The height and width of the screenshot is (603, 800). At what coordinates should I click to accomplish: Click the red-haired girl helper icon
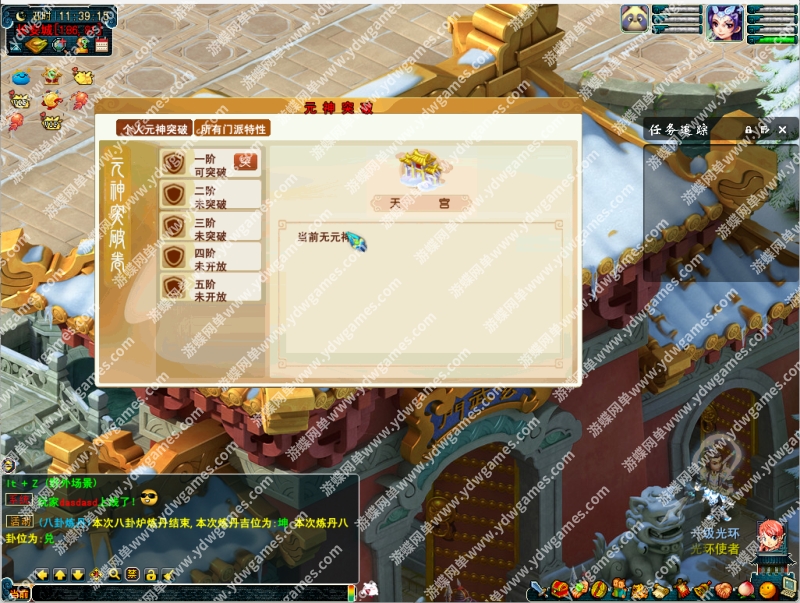coord(768,538)
